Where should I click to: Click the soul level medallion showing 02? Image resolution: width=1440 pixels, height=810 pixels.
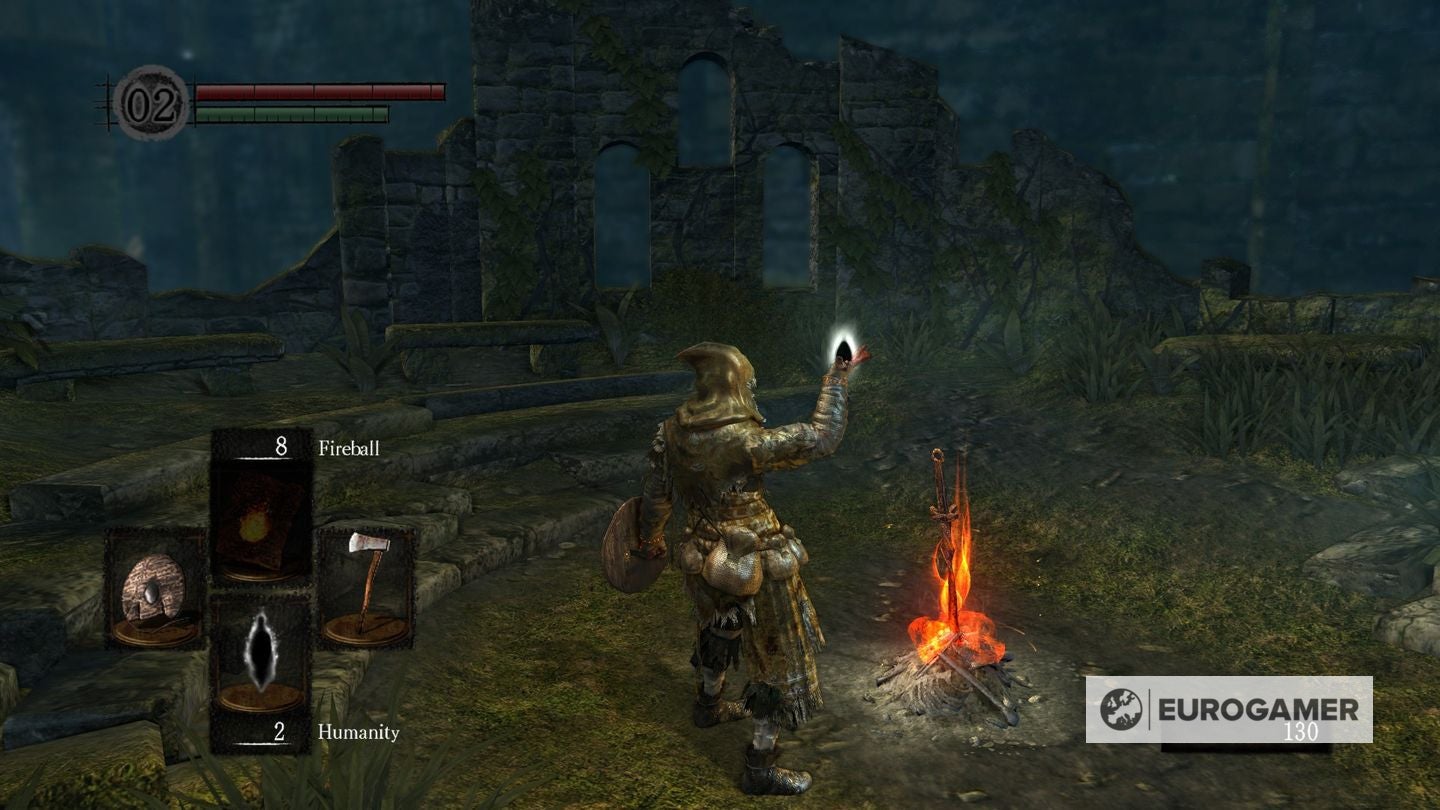point(148,100)
